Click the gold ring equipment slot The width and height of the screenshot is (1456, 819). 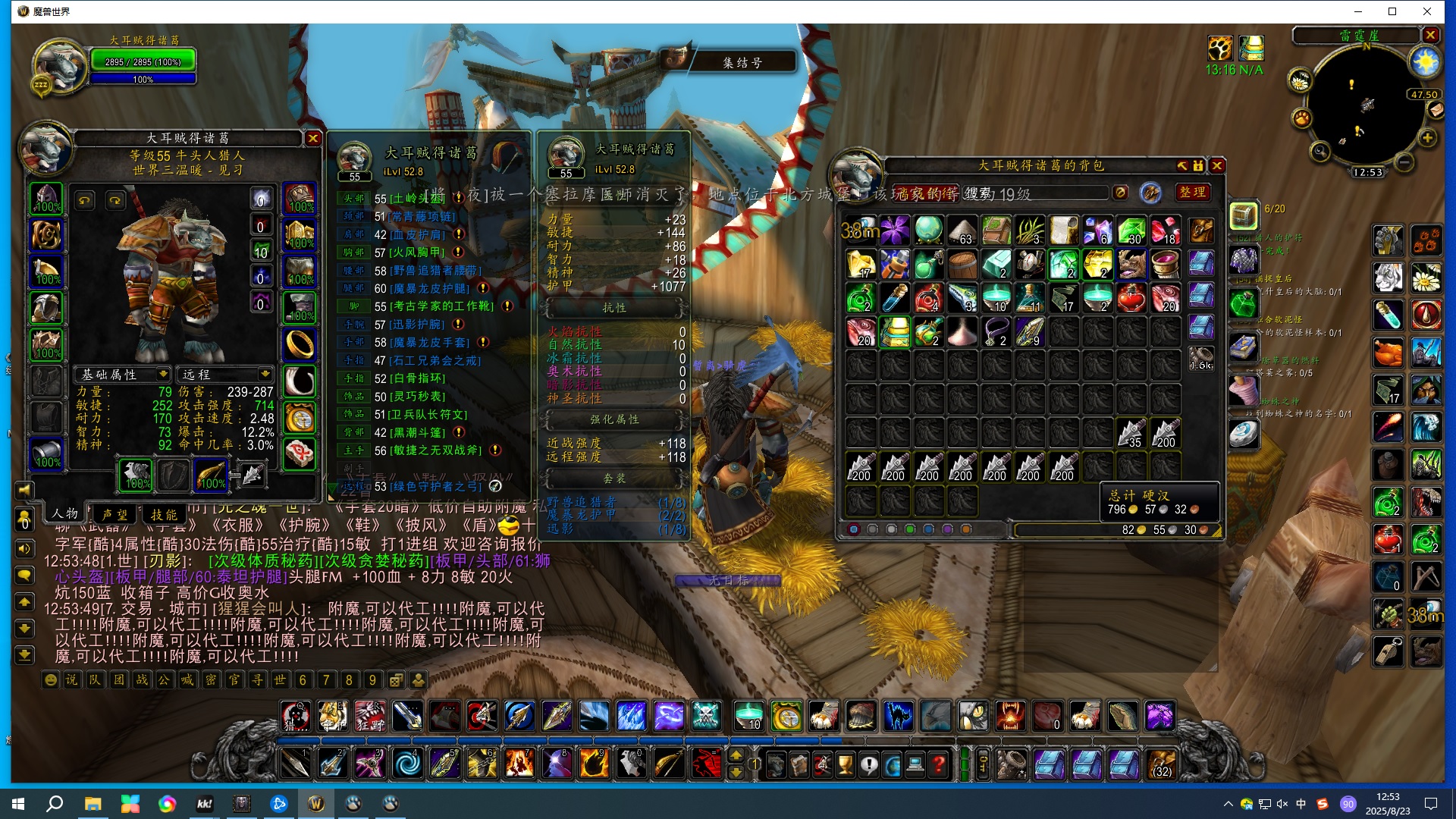point(300,344)
